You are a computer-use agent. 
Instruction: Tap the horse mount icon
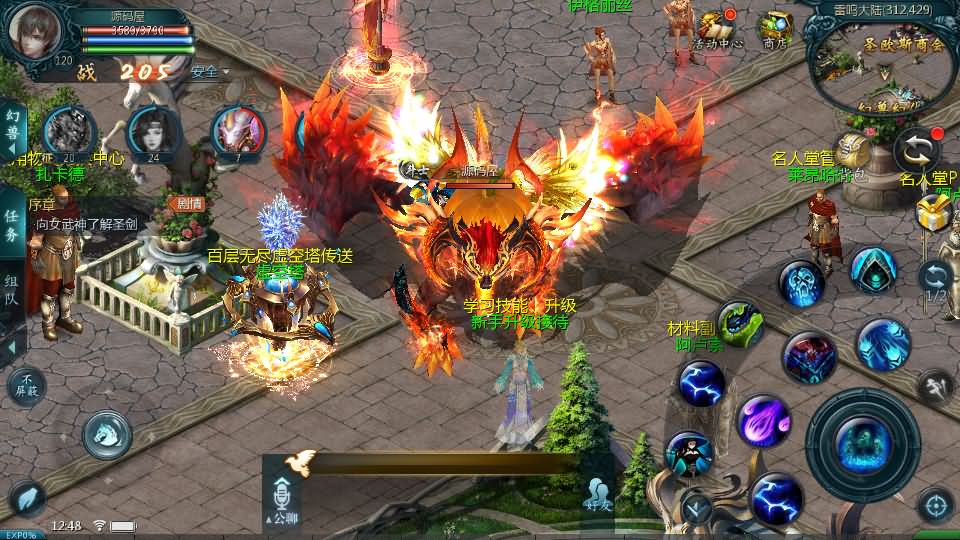pyautogui.click(x=107, y=434)
